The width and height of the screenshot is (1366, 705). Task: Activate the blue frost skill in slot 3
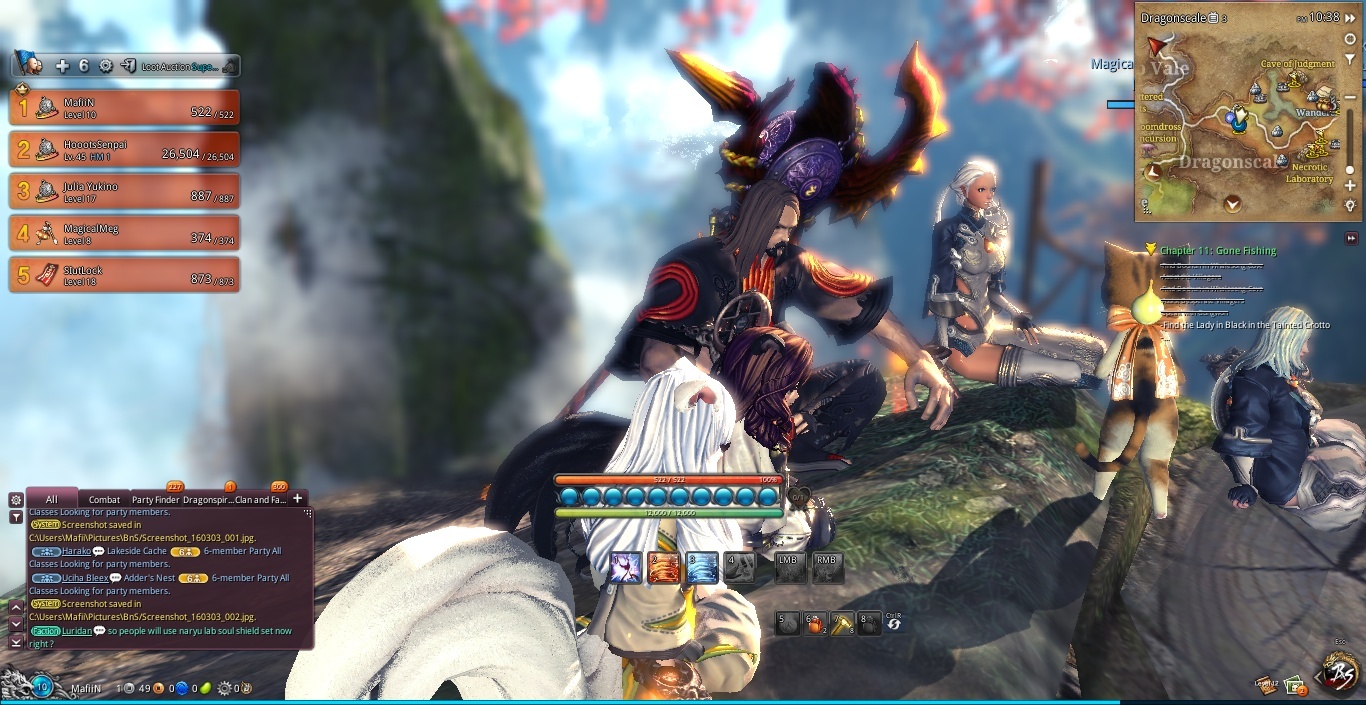point(702,568)
